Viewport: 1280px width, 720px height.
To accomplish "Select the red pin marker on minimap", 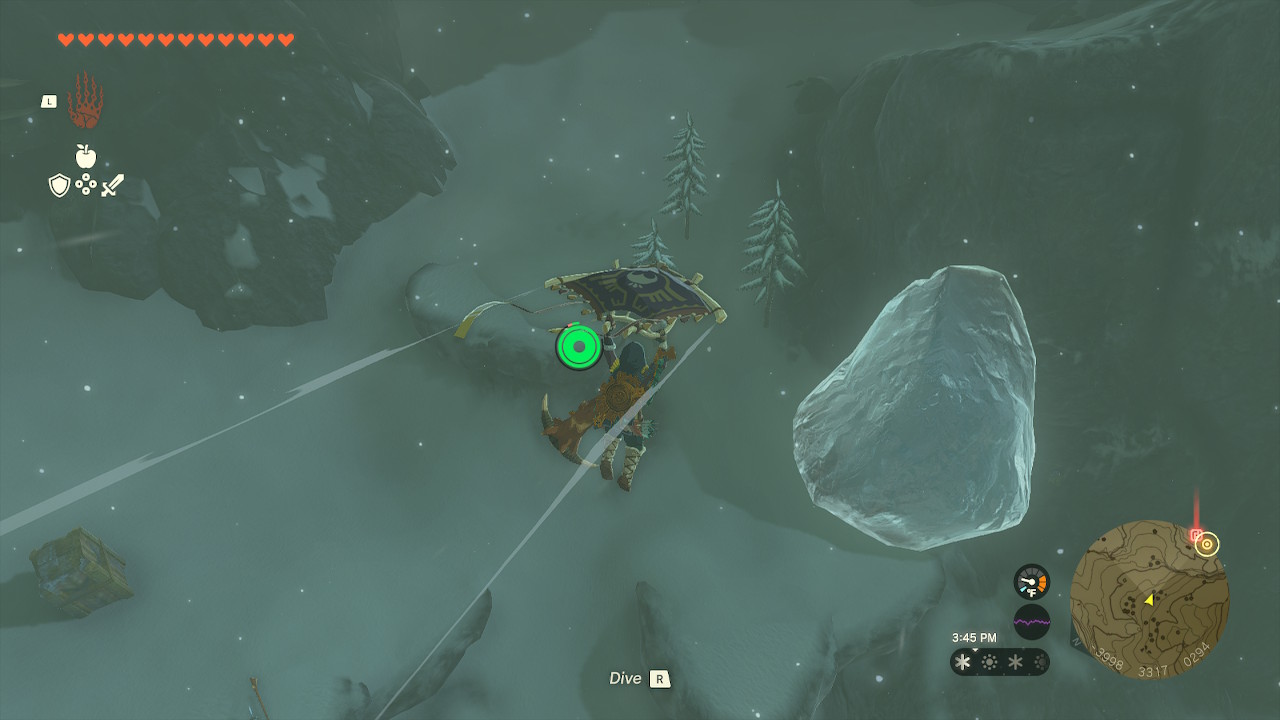I will [1195, 535].
